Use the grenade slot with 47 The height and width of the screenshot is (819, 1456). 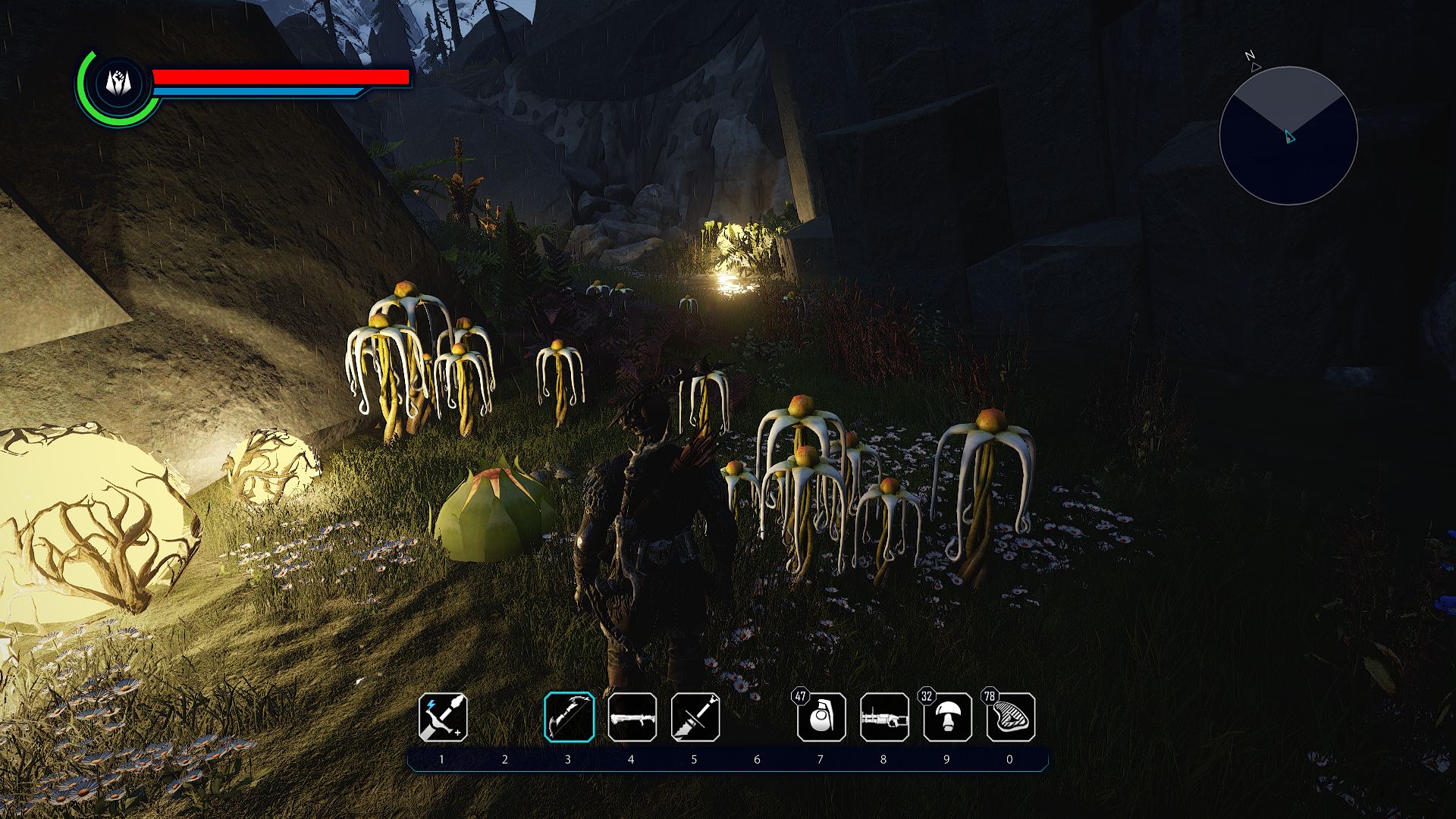[x=821, y=717]
